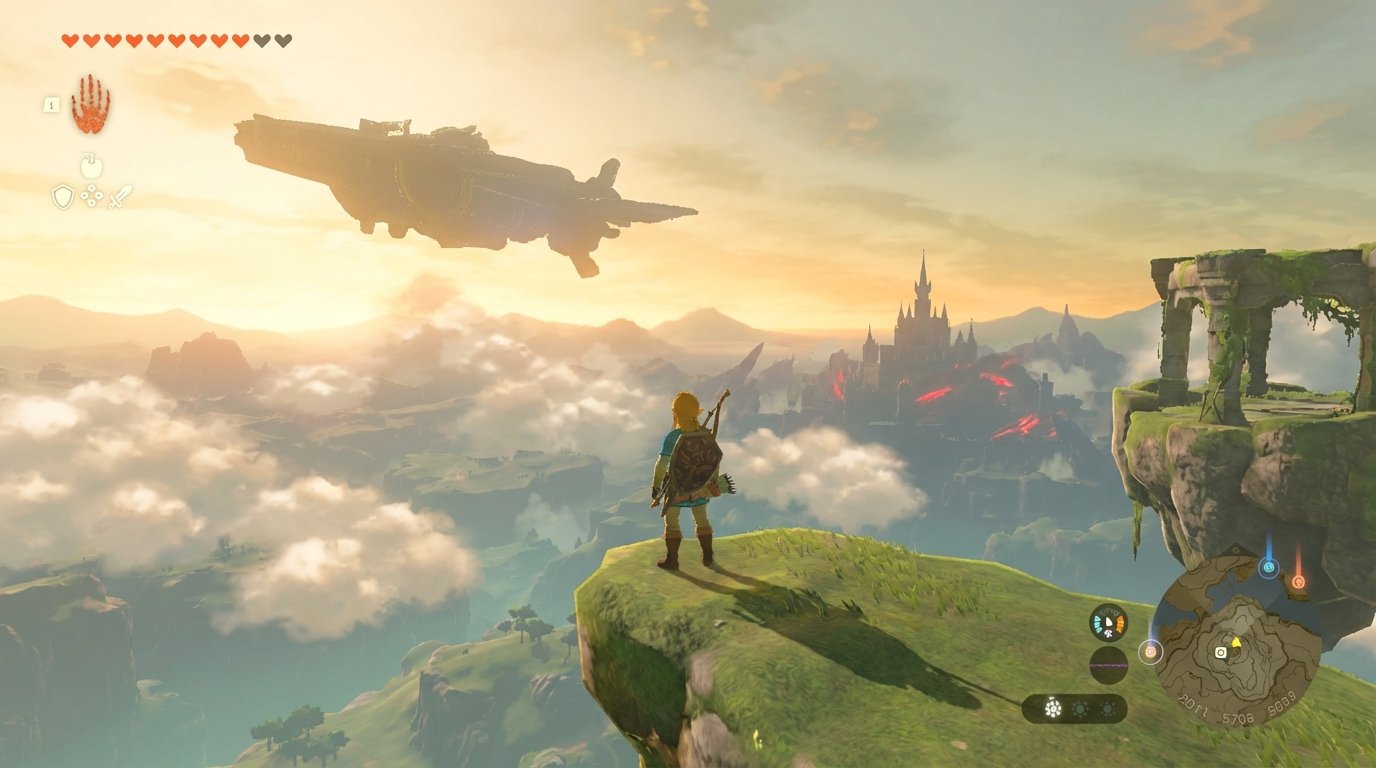Select the orange shrine marker above the minimap
The width and height of the screenshot is (1376, 768).
1297,583
